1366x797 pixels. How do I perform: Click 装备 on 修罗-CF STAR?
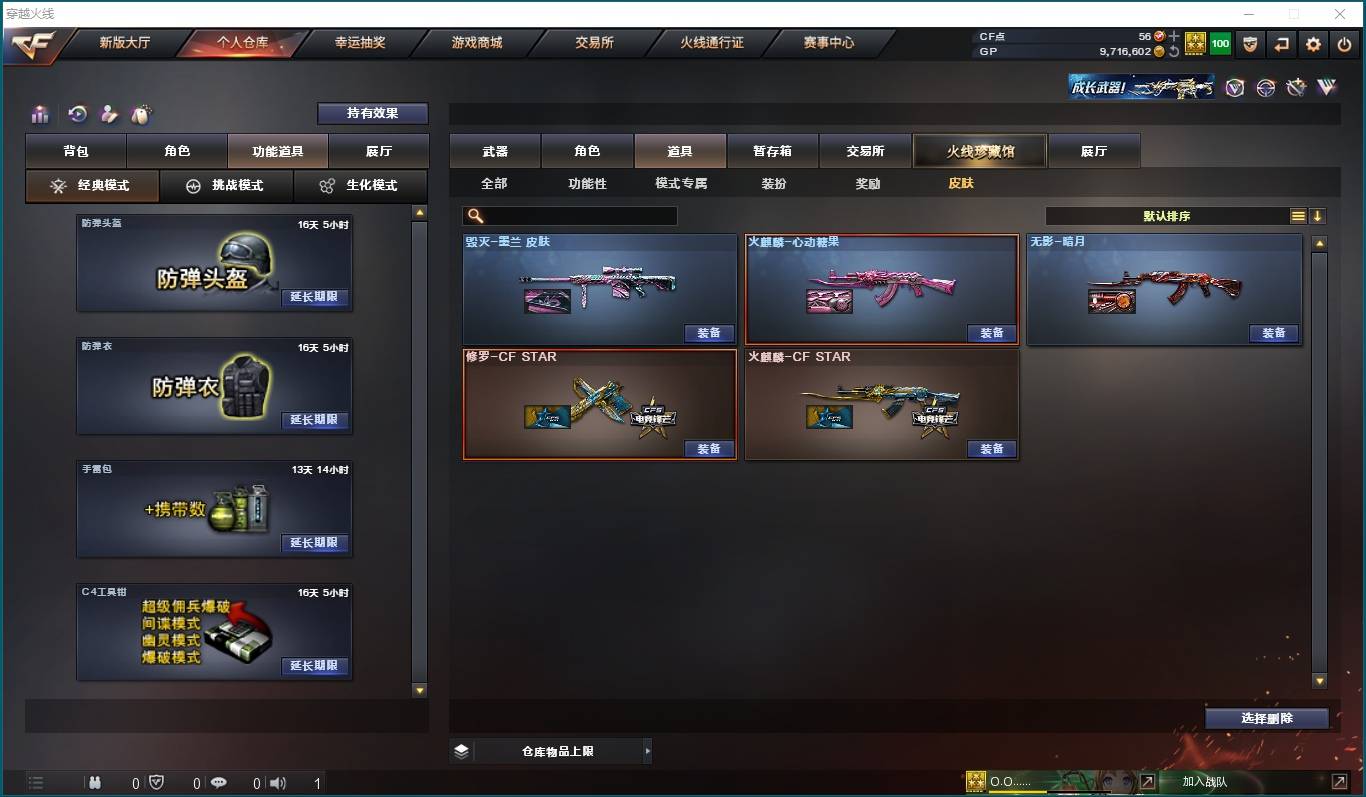[709, 449]
